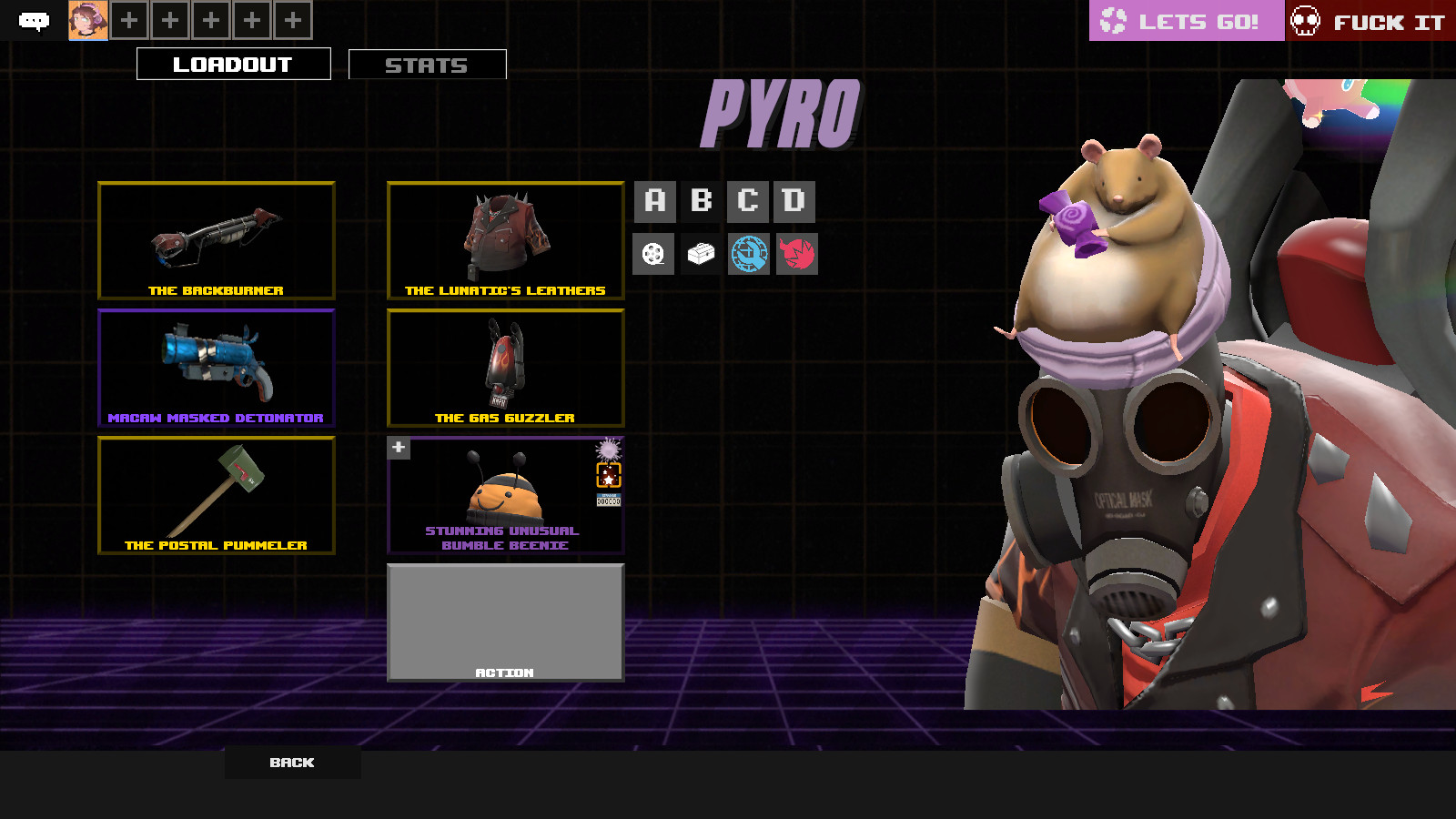Switch to loadout preset C
Screen dimensions: 1456x819
click(749, 201)
